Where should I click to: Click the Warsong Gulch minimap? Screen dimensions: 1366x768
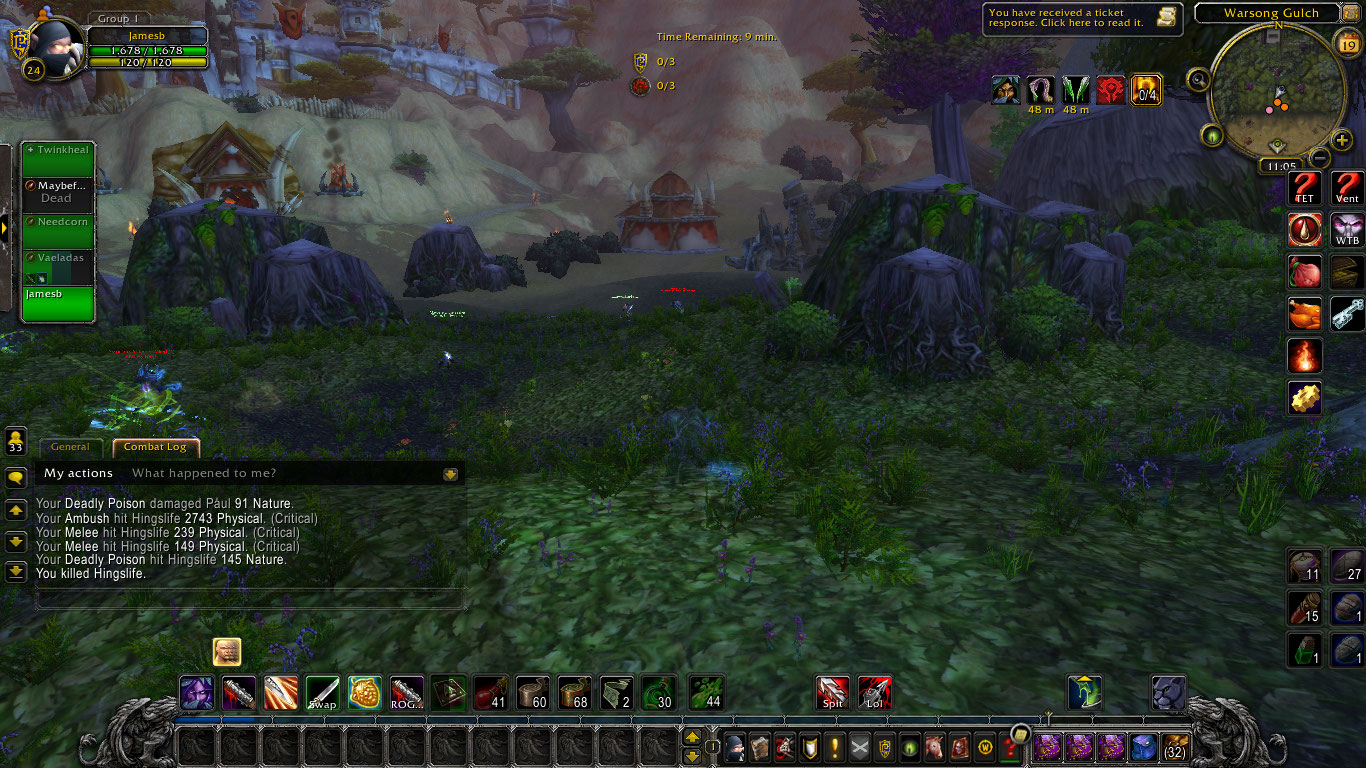pos(1275,92)
